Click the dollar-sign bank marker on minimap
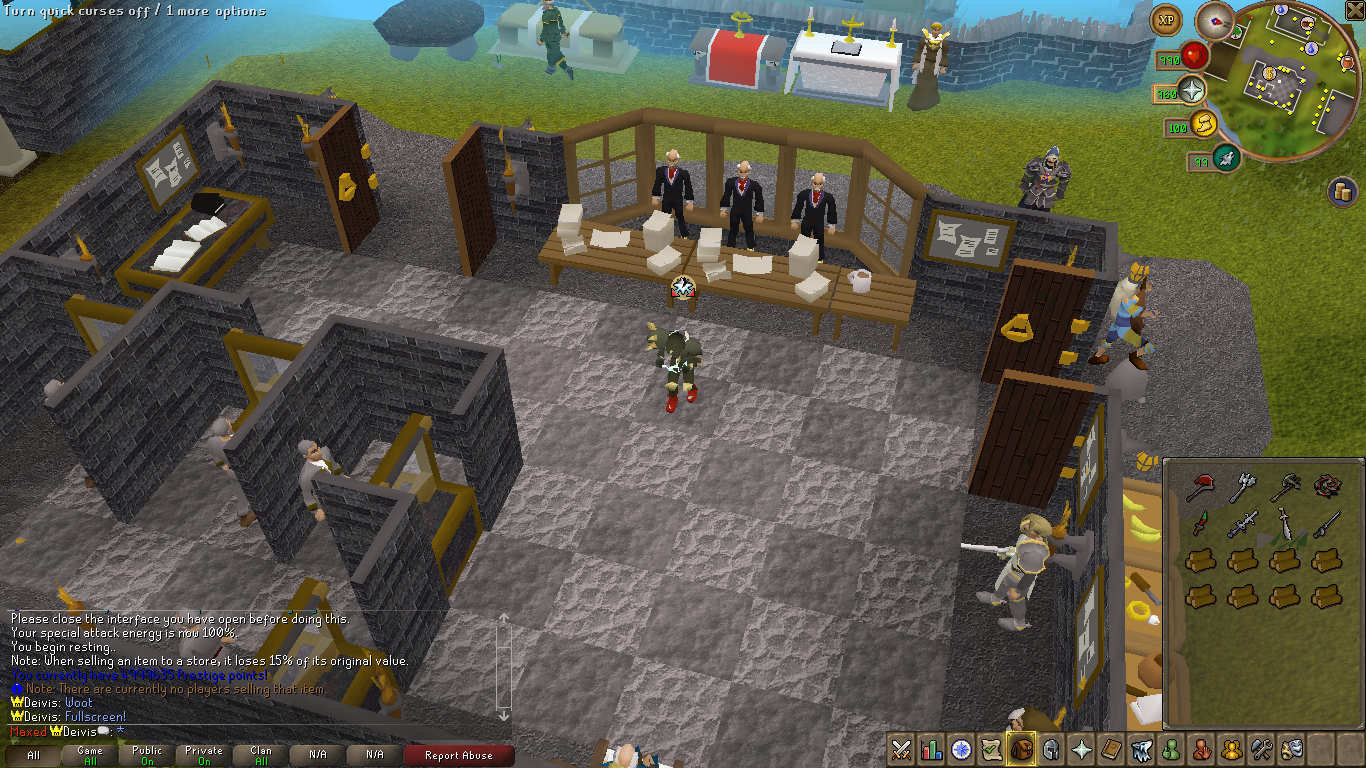 [x=1269, y=72]
